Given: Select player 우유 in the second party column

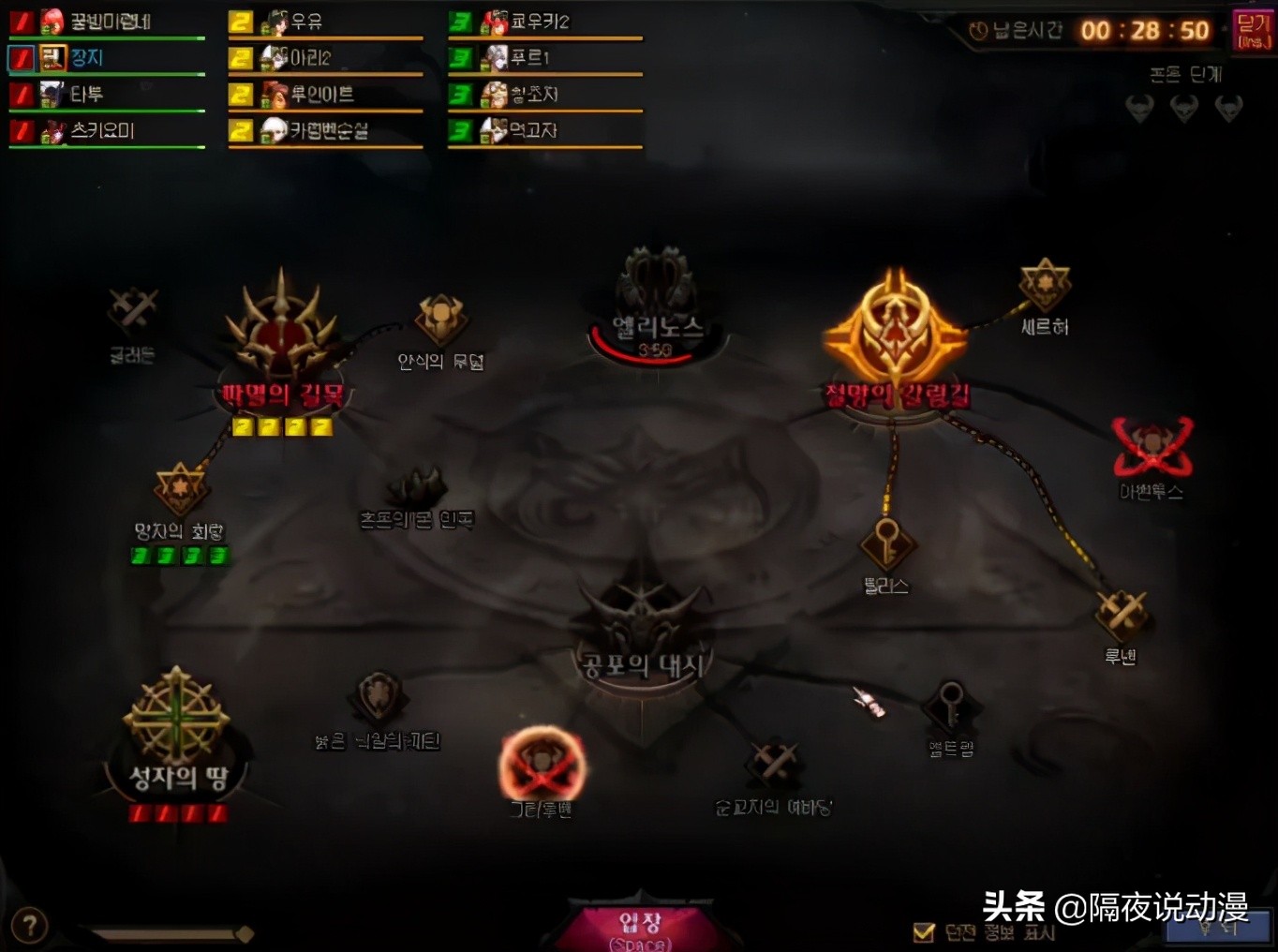Looking at the screenshot, I should (x=309, y=21).
